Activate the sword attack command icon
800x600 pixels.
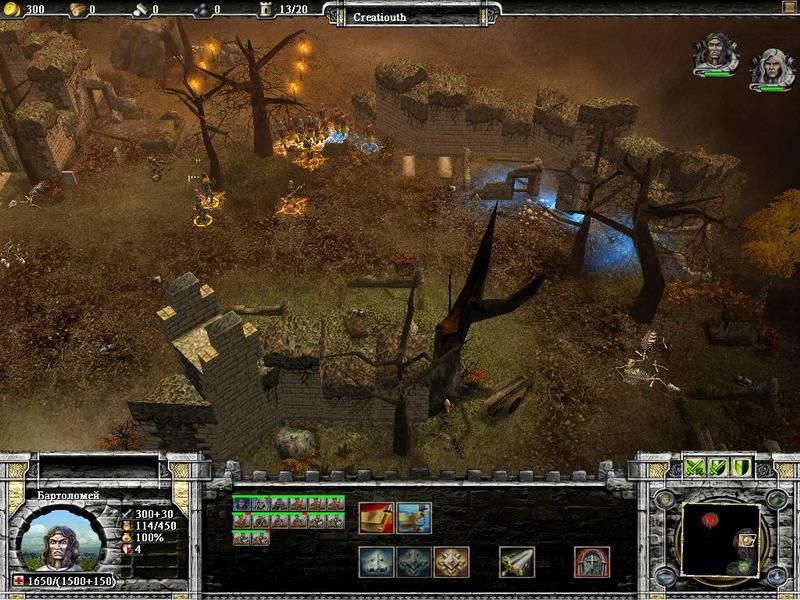coord(517,562)
